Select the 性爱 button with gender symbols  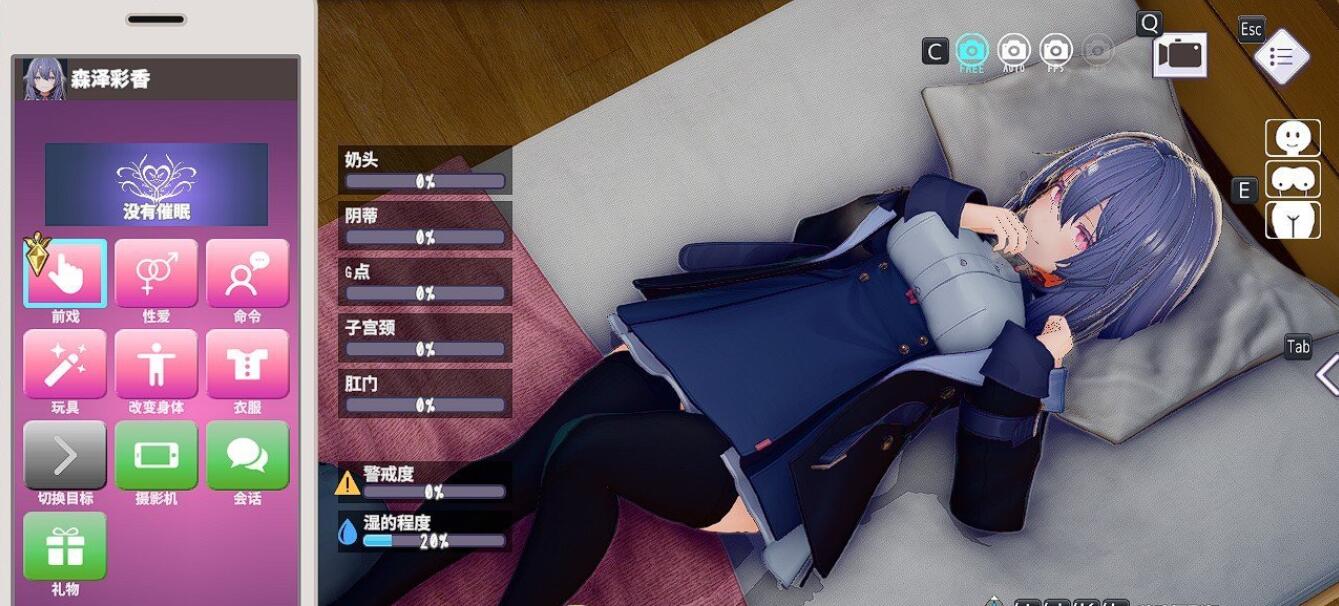point(156,273)
